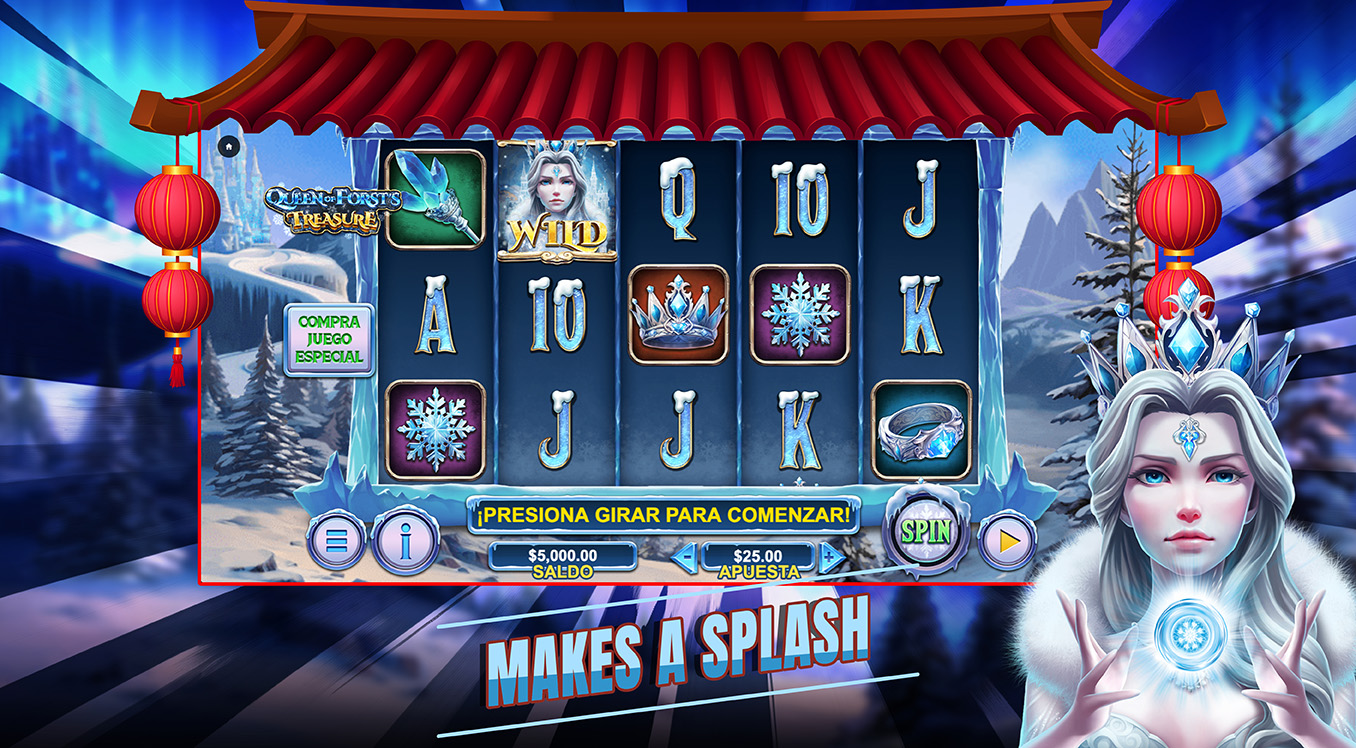Decrease the bet with the left arrow
Screen dimensions: 1356x748
(x=684, y=557)
